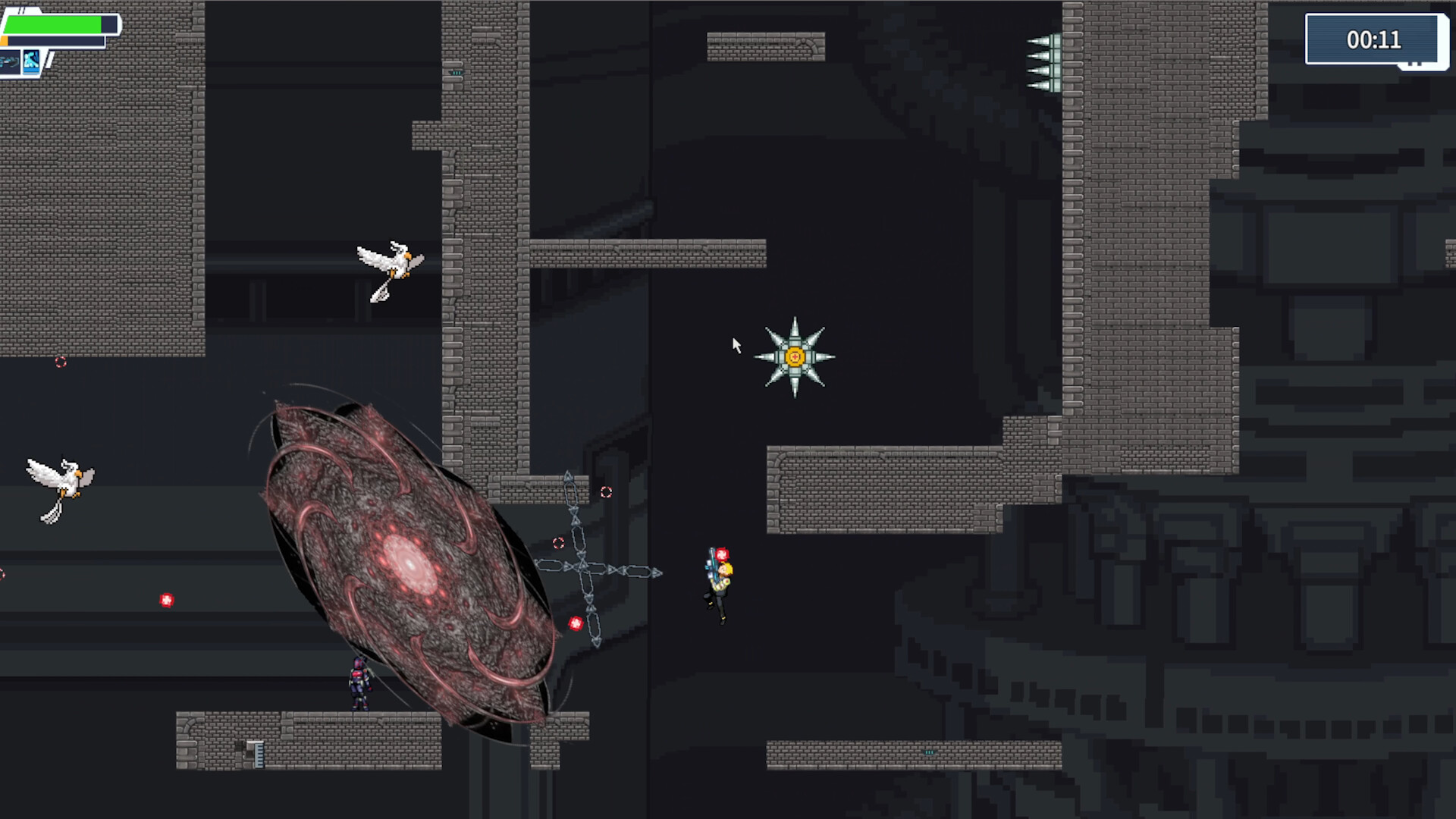Click the green health bar at top-left

coord(52,24)
